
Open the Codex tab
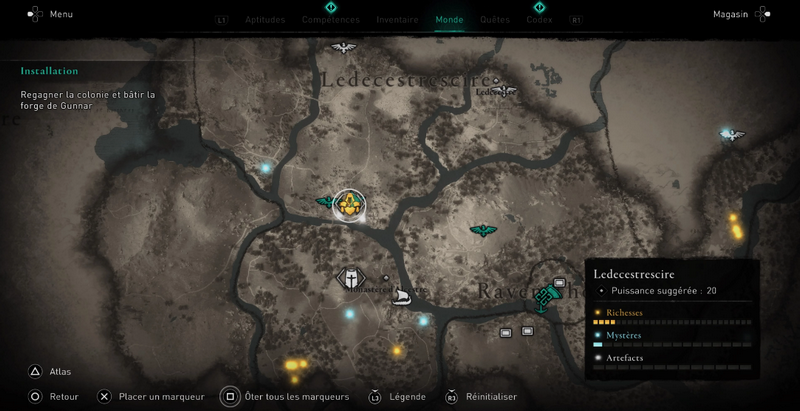[539, 19]
